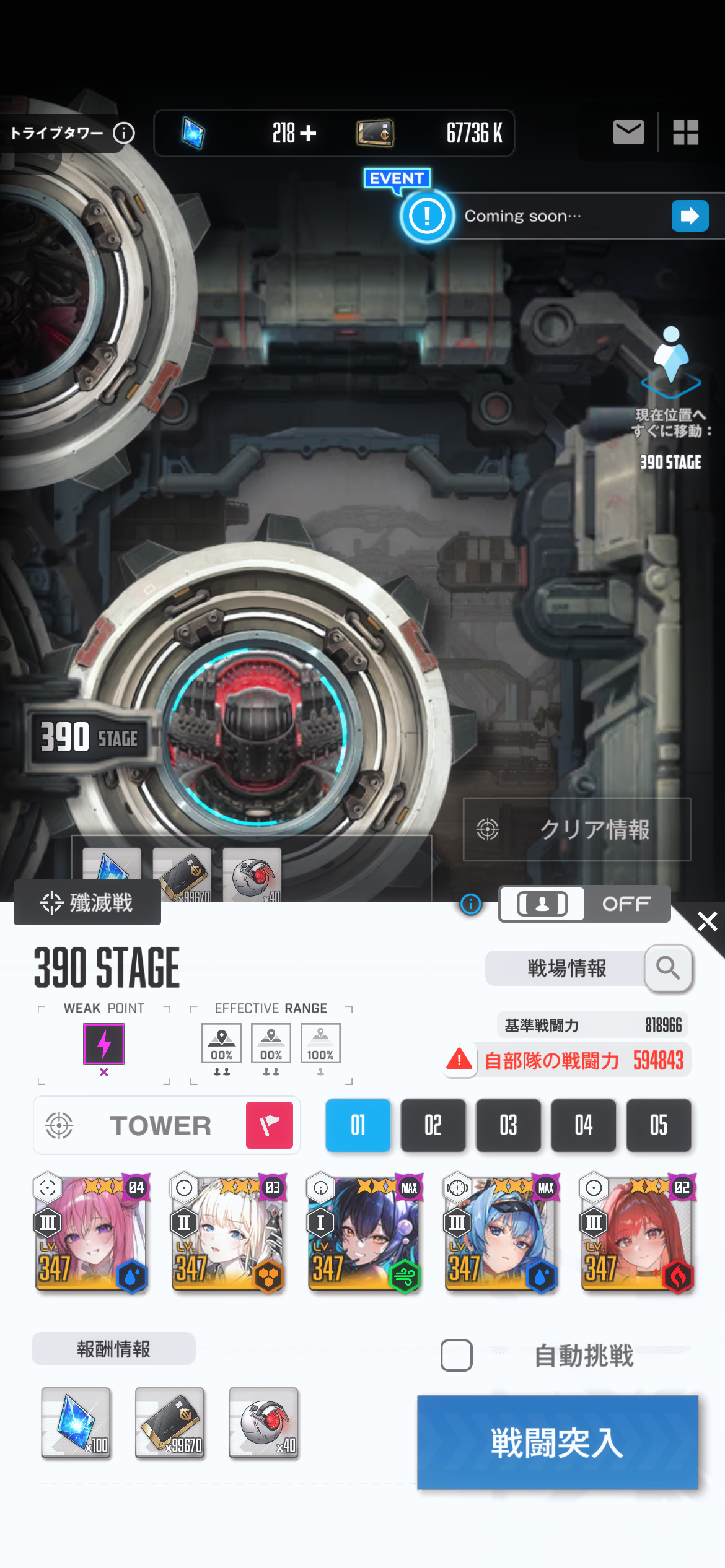The height and width of the screenshot is (1568, 725).
Task: Open the four-square grid menu
Action: (686, 132)
